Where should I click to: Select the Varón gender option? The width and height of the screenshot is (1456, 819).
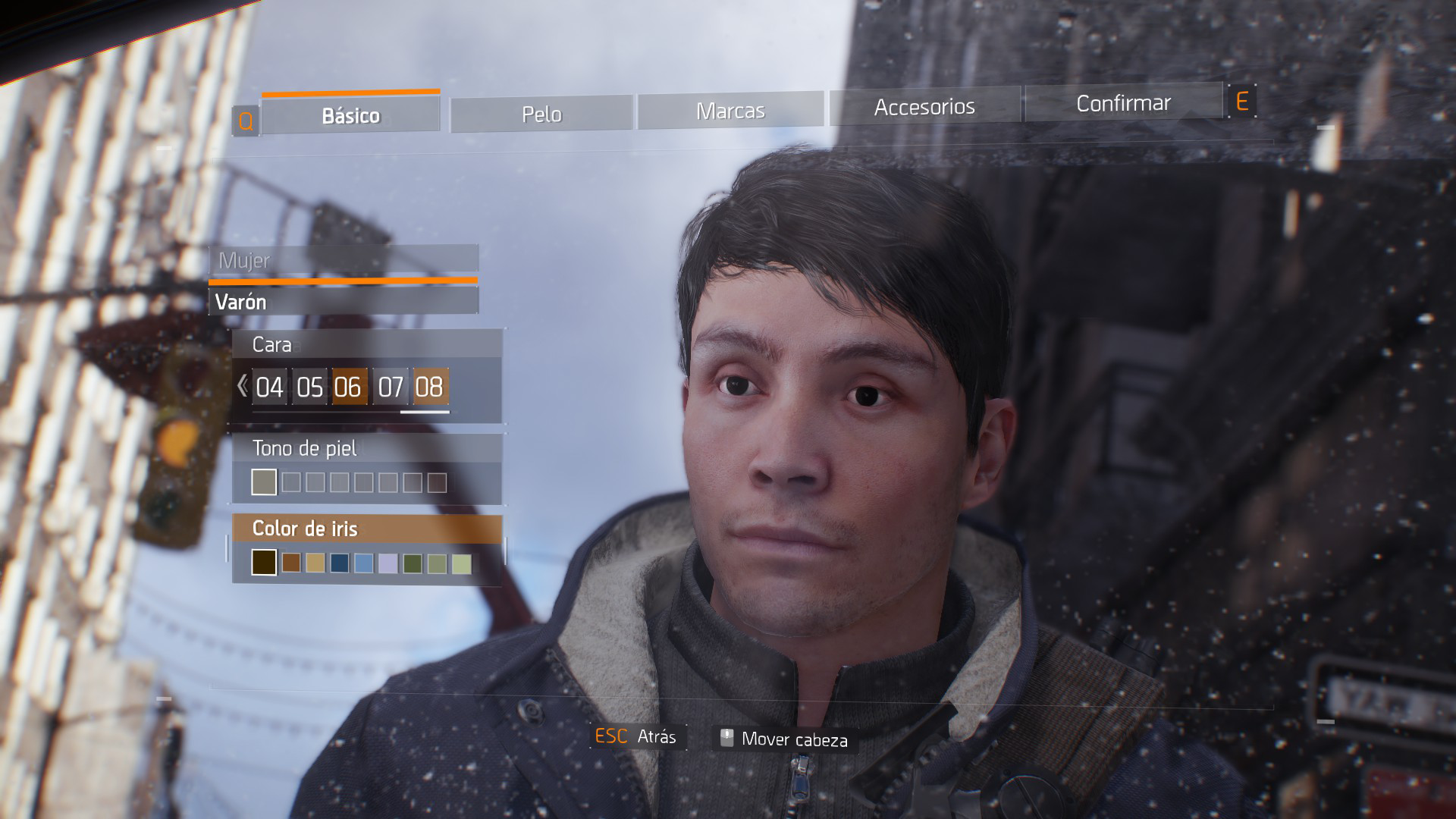(343, 302)
